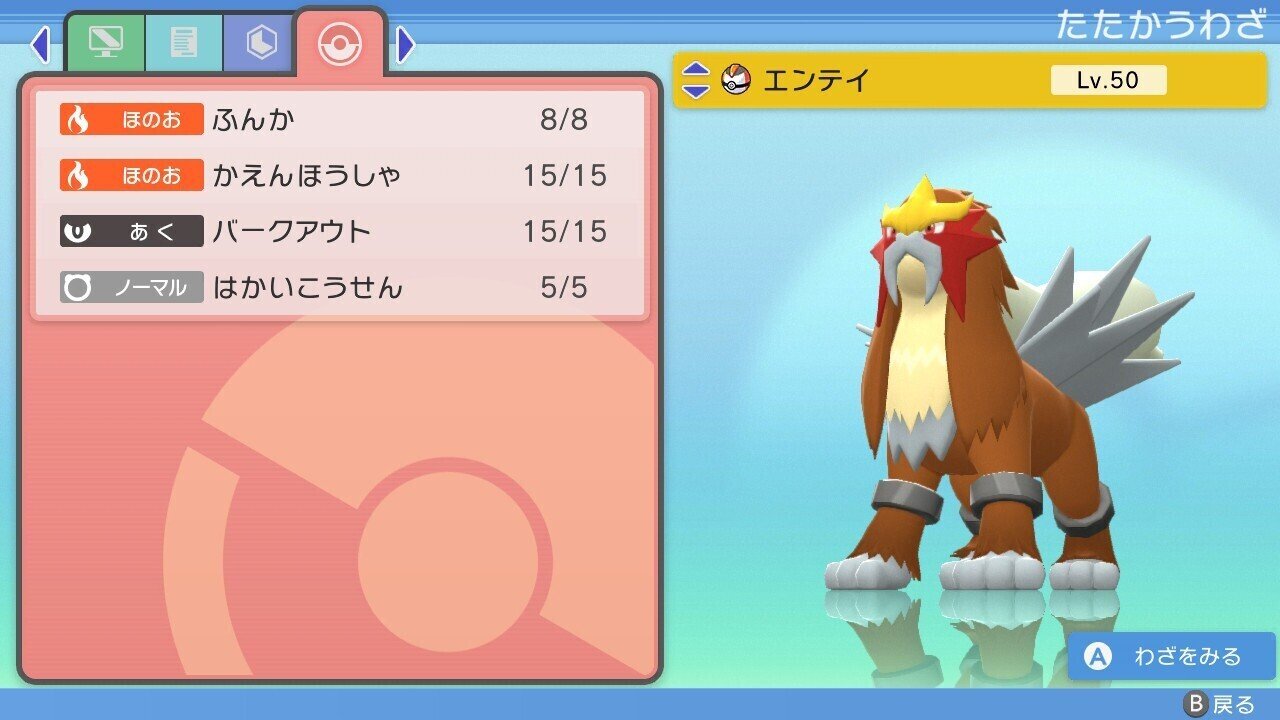Click the left blue arrow for previous page
1280x720 pixels.
[40, 45]
